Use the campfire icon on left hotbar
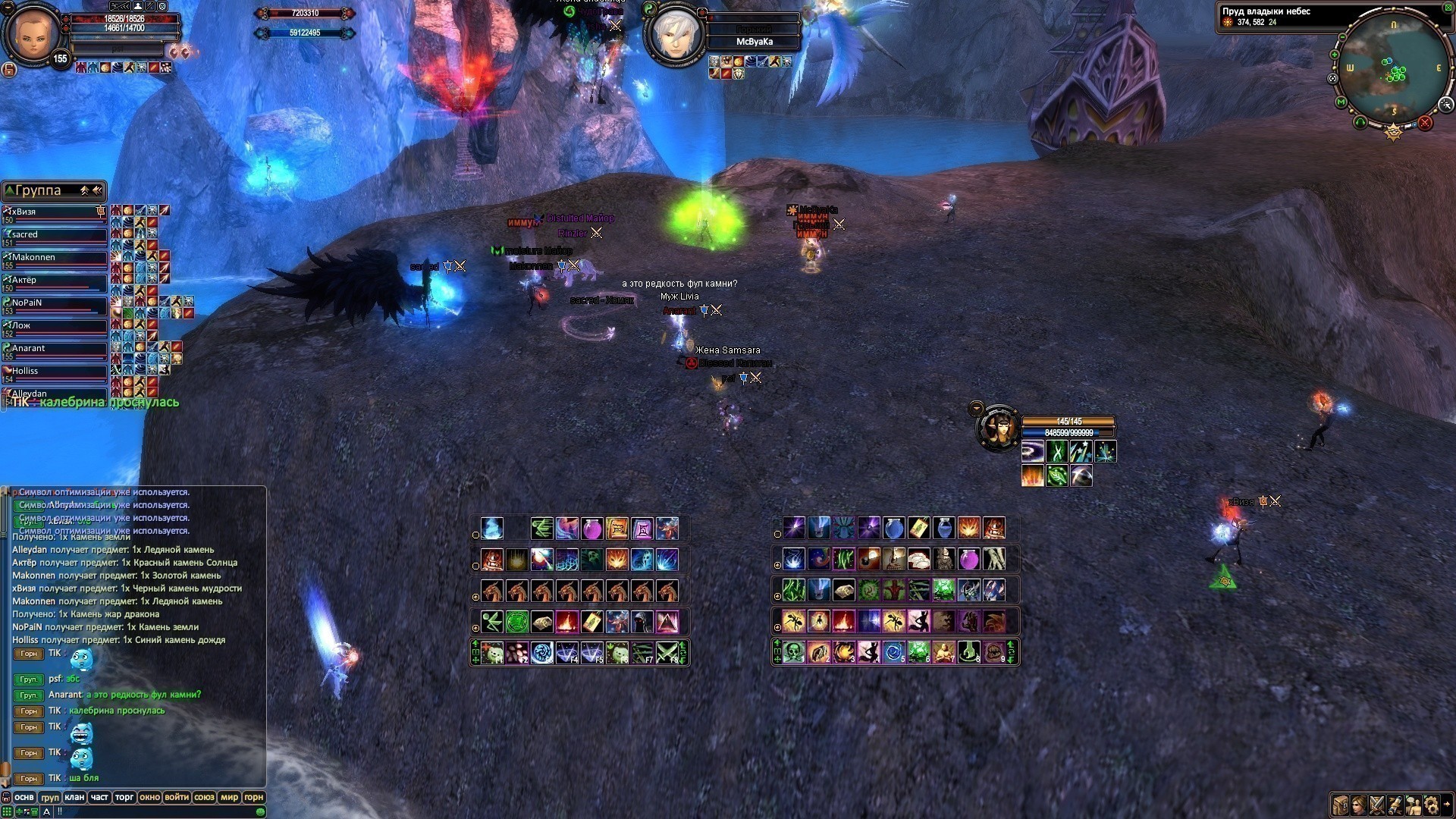 (566, 622)
